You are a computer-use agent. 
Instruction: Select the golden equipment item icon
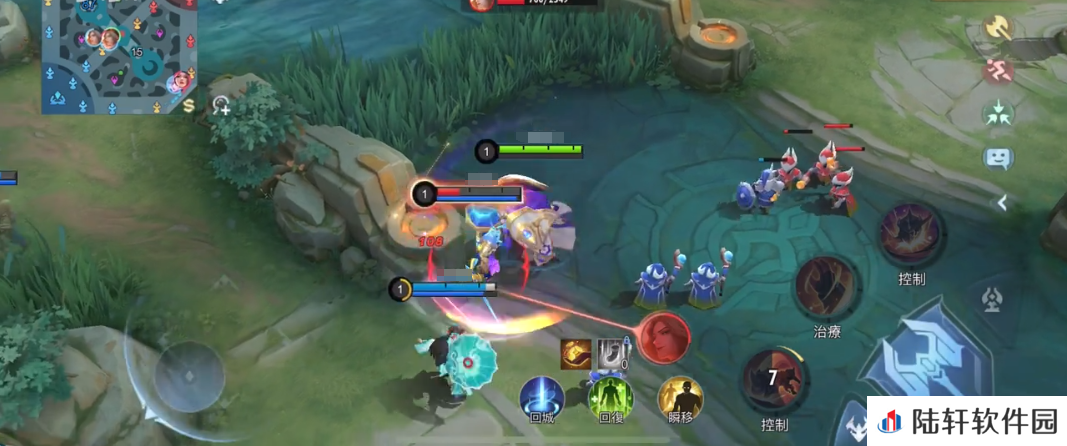575,353
